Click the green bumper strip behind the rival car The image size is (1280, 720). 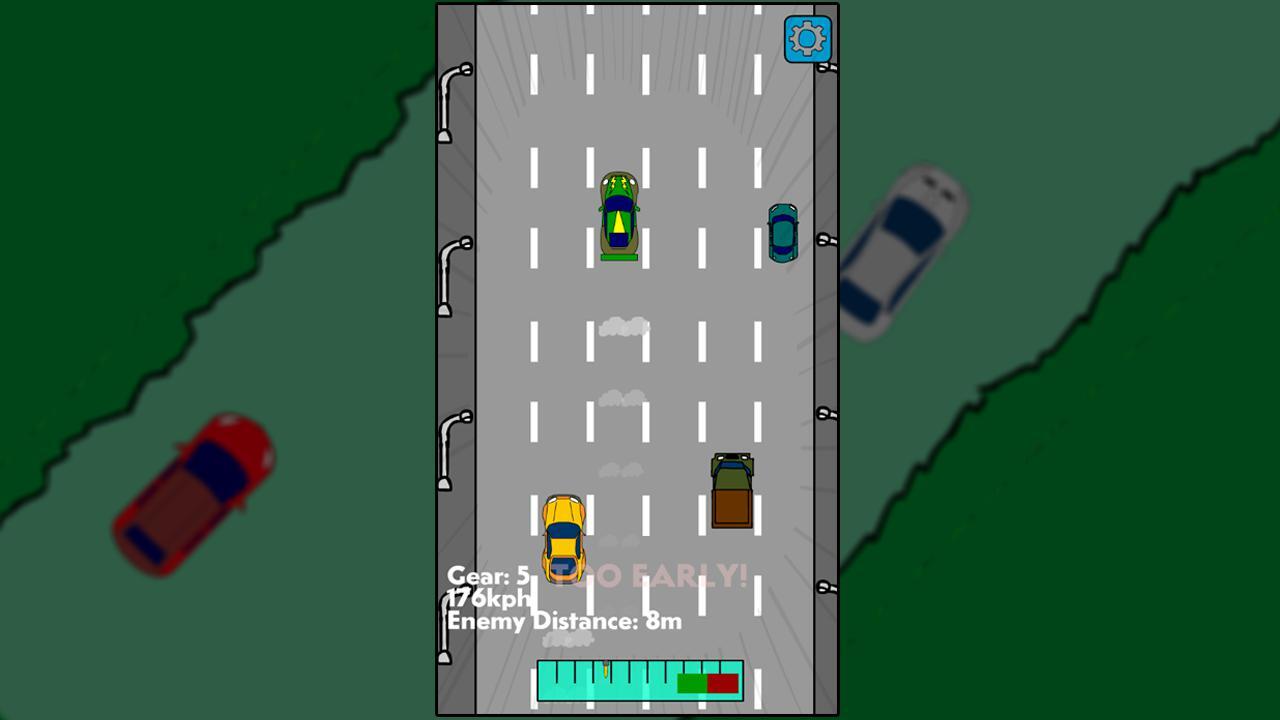click(x=618, y=256)
